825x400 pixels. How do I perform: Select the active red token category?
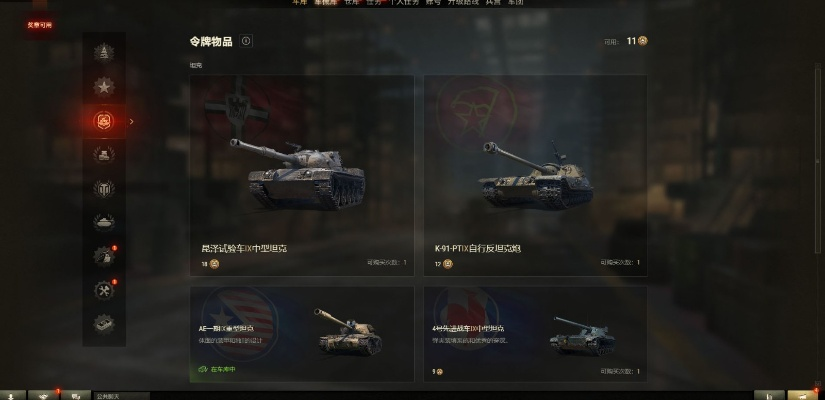[x=103, y=121]
